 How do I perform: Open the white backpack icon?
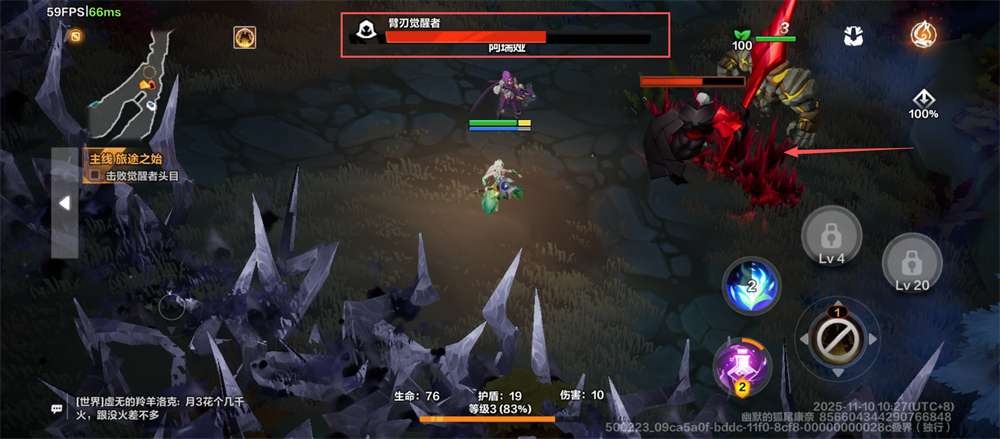(x=853, y=36)
